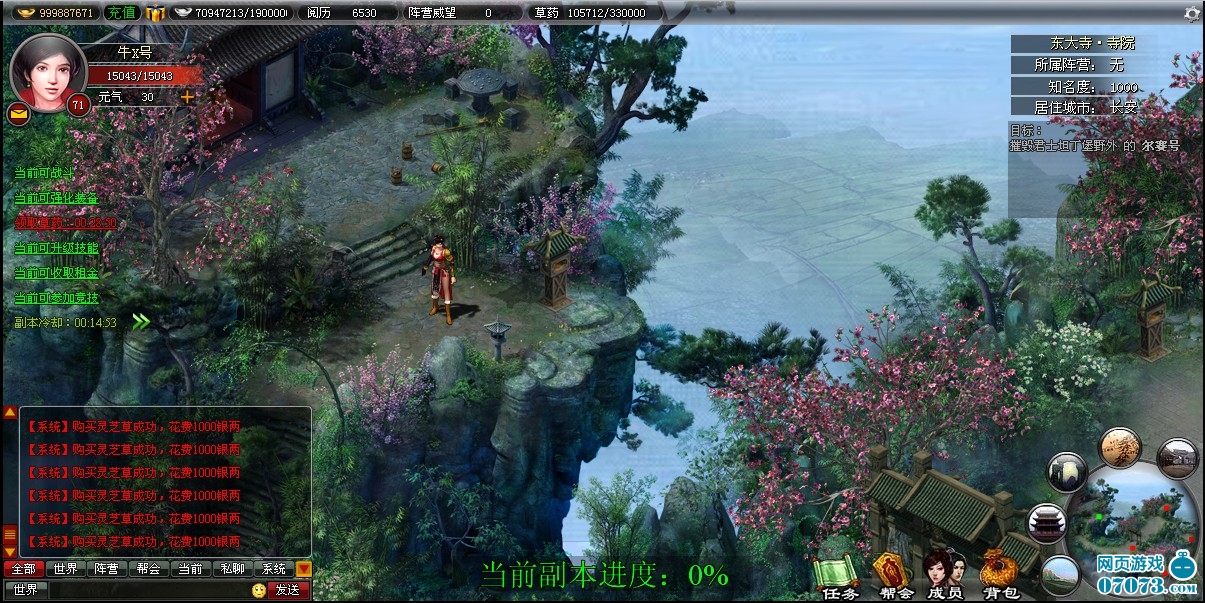This screenshot has height=603, width=1205.
Task: Open the settings gear icon
Action: click(1191, 13)
